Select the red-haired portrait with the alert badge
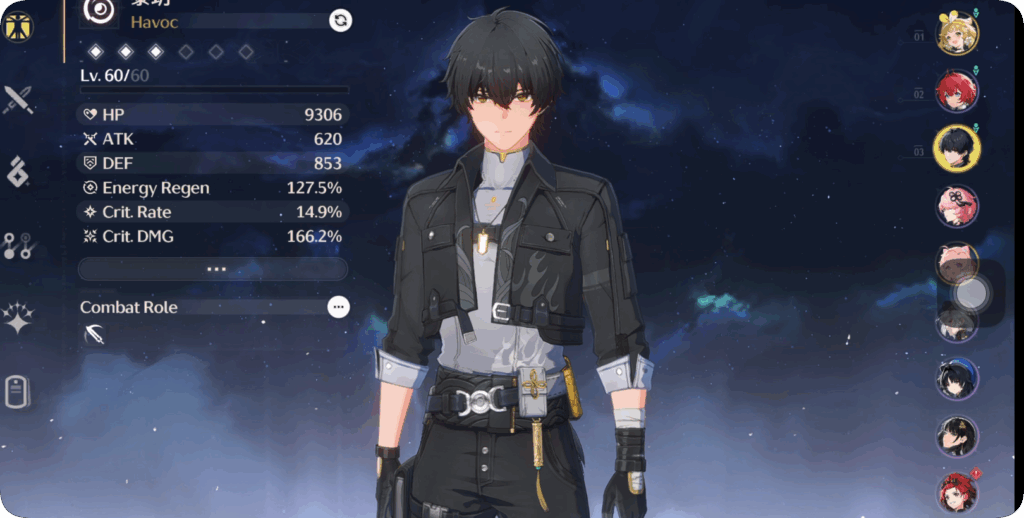The image size is (1024, 518). point(957,492)
